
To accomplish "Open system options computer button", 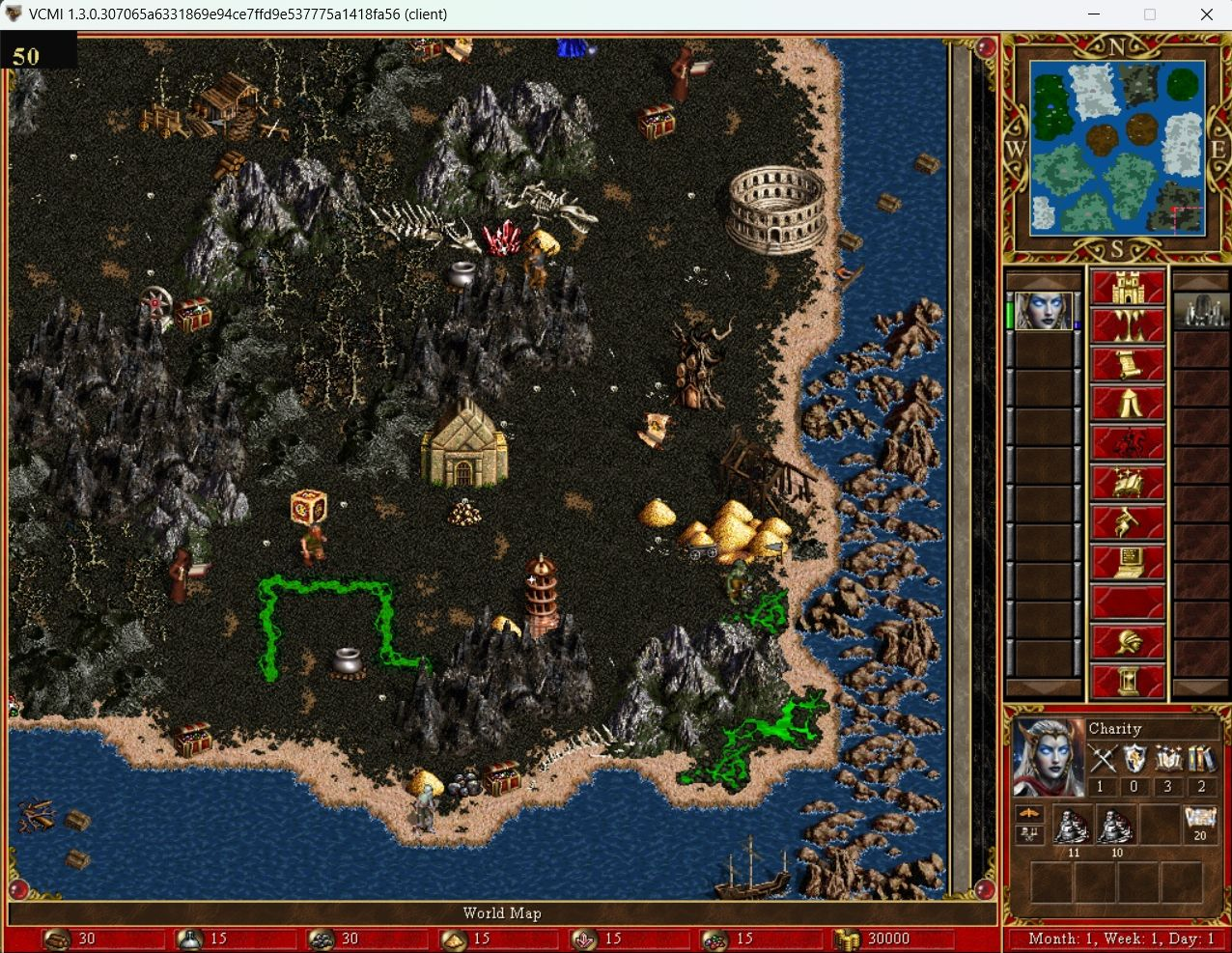I will pos(1128,562).
